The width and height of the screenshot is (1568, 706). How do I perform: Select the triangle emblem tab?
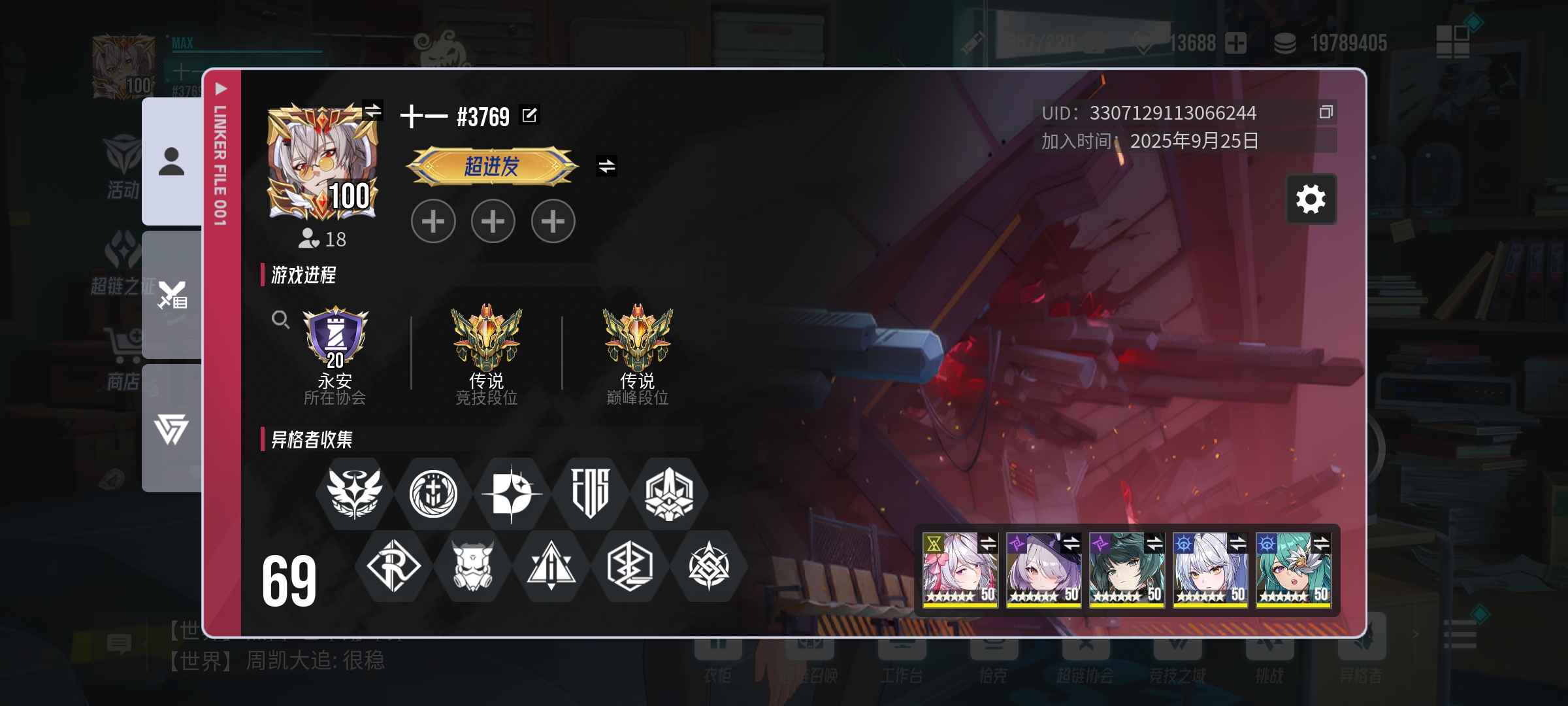click(172, 429)
